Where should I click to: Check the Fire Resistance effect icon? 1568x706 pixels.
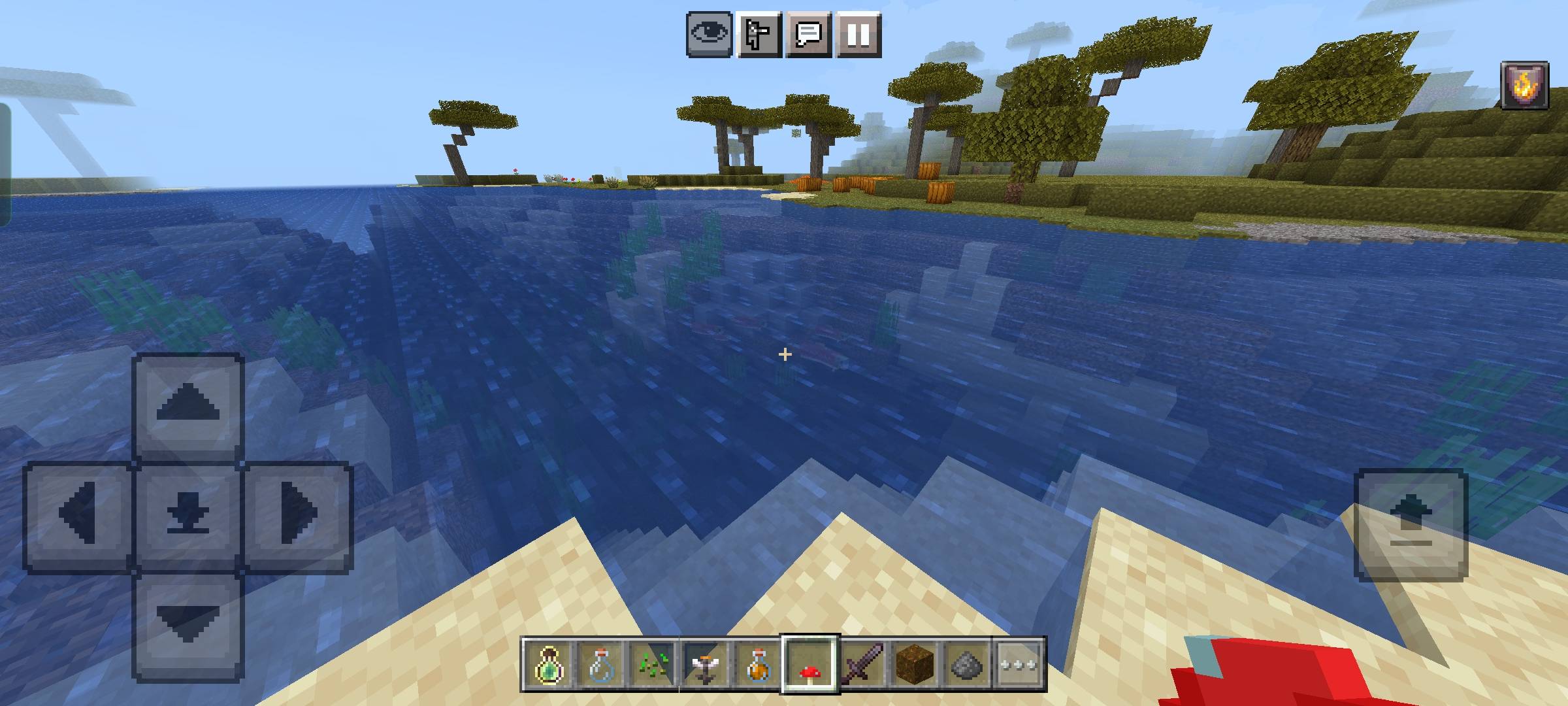(x=1524, y=84)
